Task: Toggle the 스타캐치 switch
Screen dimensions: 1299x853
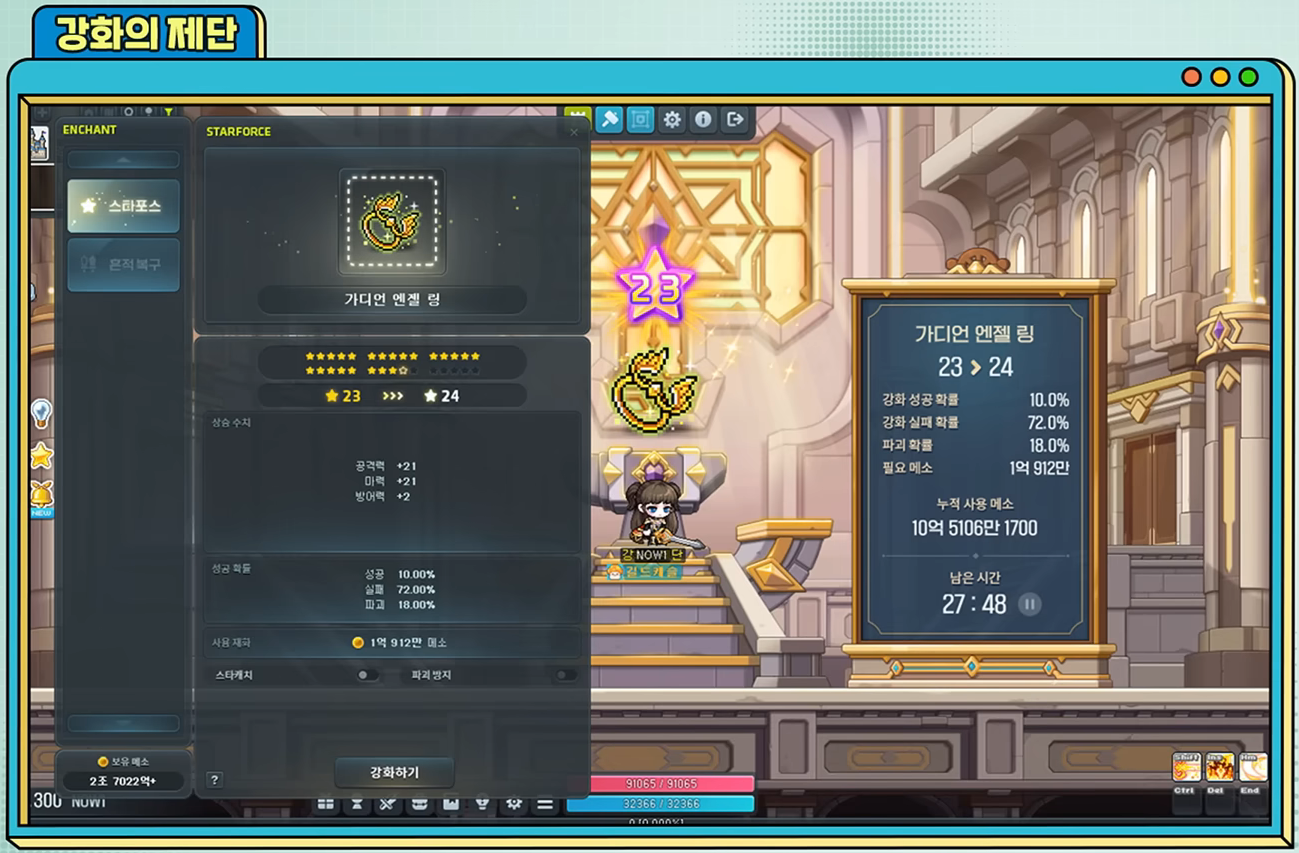Action: click(x=367, y=675)
